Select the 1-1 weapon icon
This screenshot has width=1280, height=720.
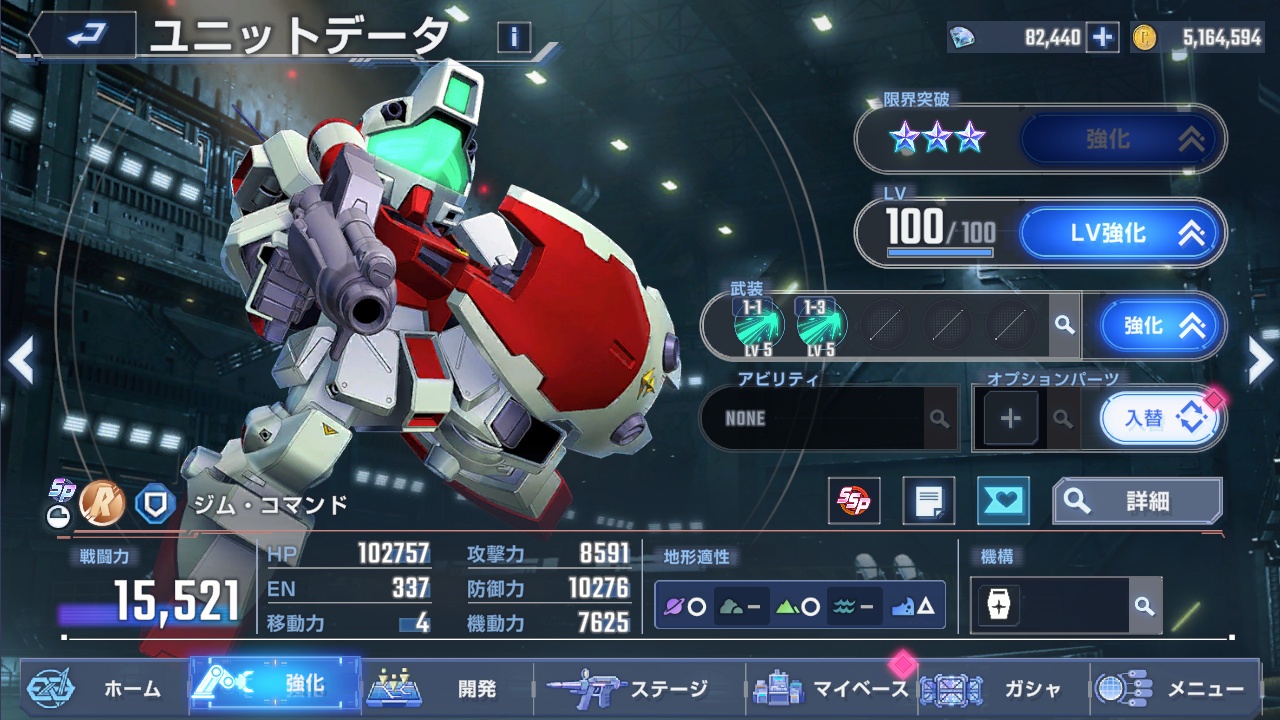[759, 325]
